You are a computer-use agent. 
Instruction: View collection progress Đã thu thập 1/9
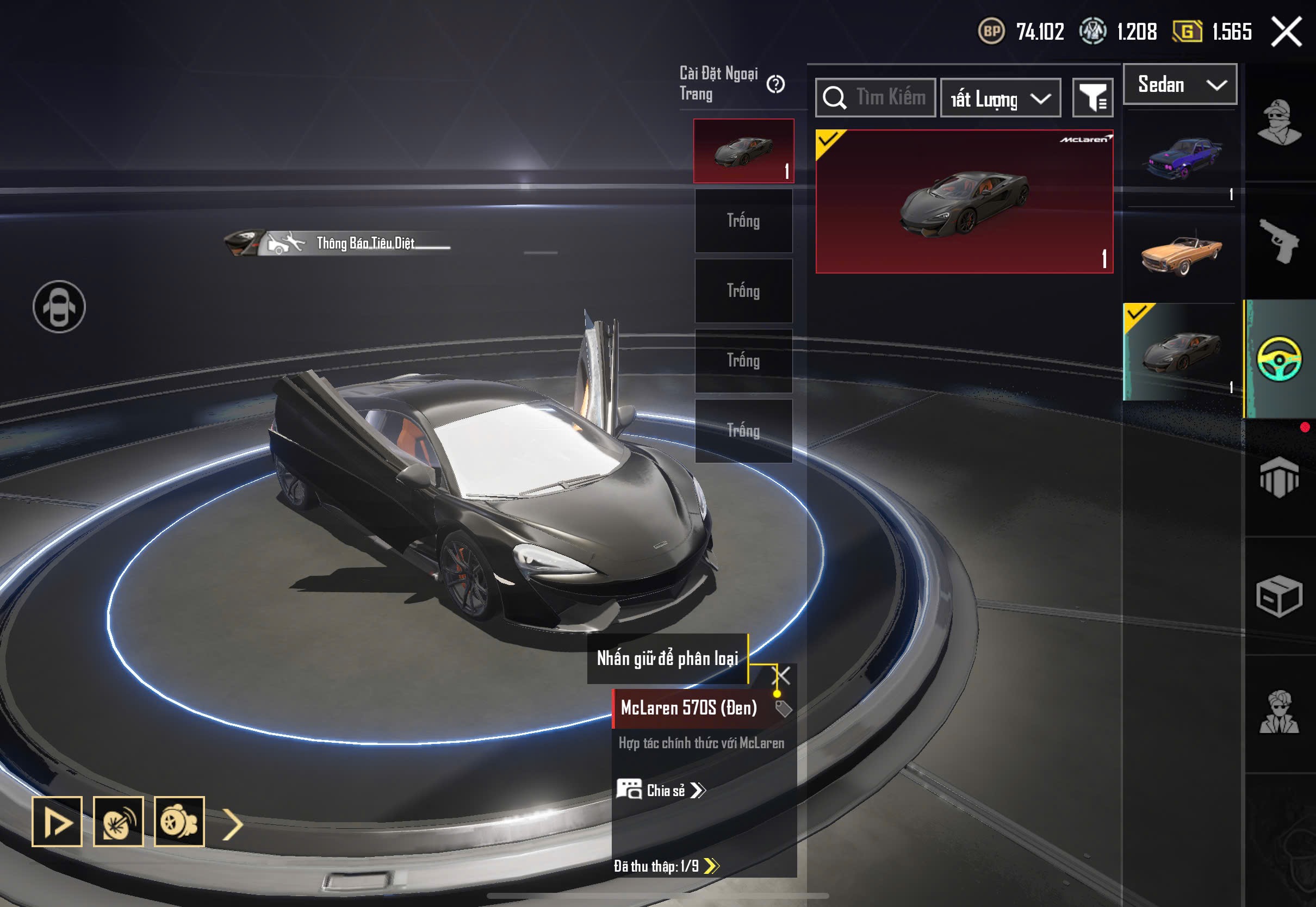pos(666,866)
